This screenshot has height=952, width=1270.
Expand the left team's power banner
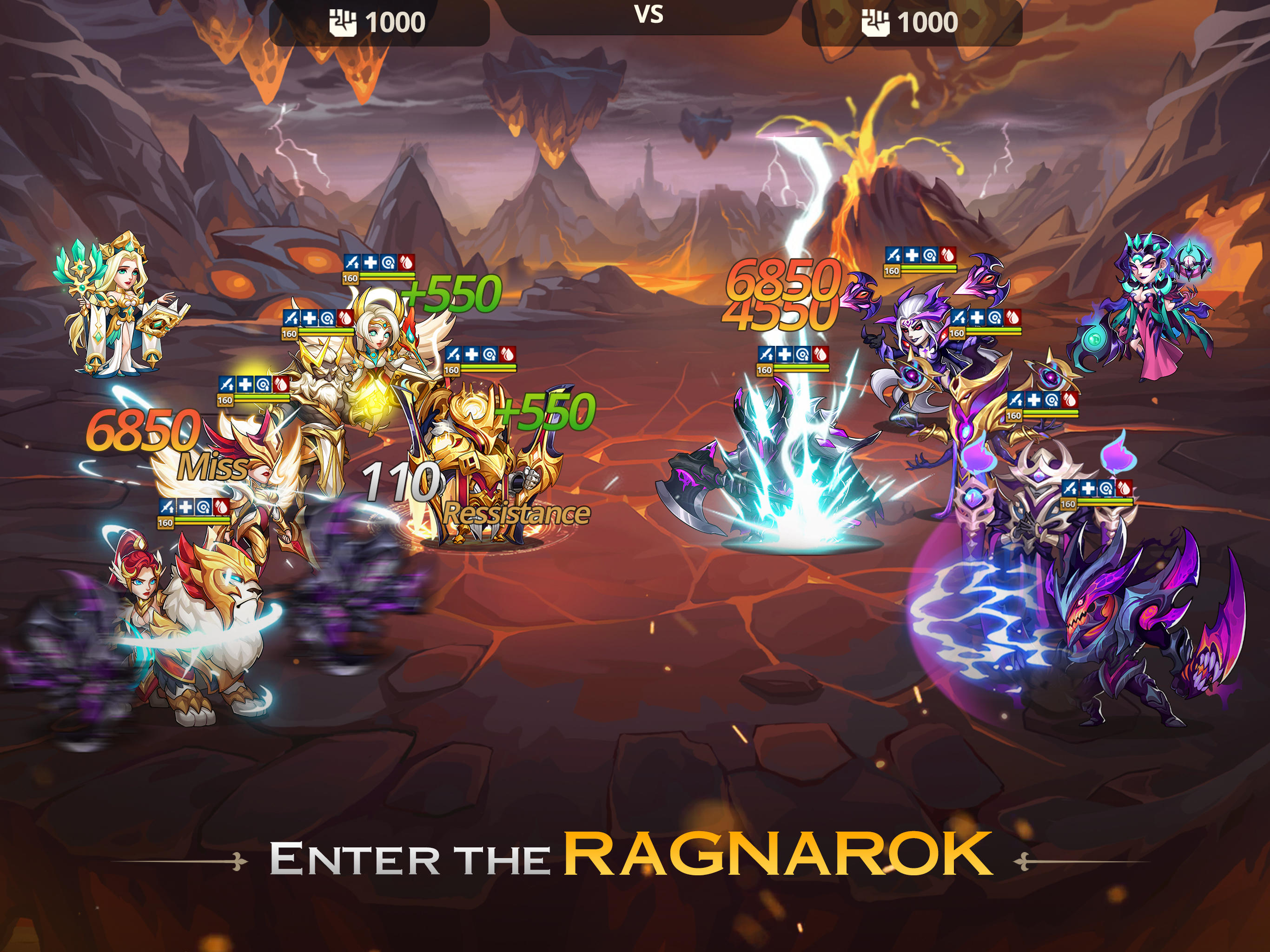click(379, 19)
